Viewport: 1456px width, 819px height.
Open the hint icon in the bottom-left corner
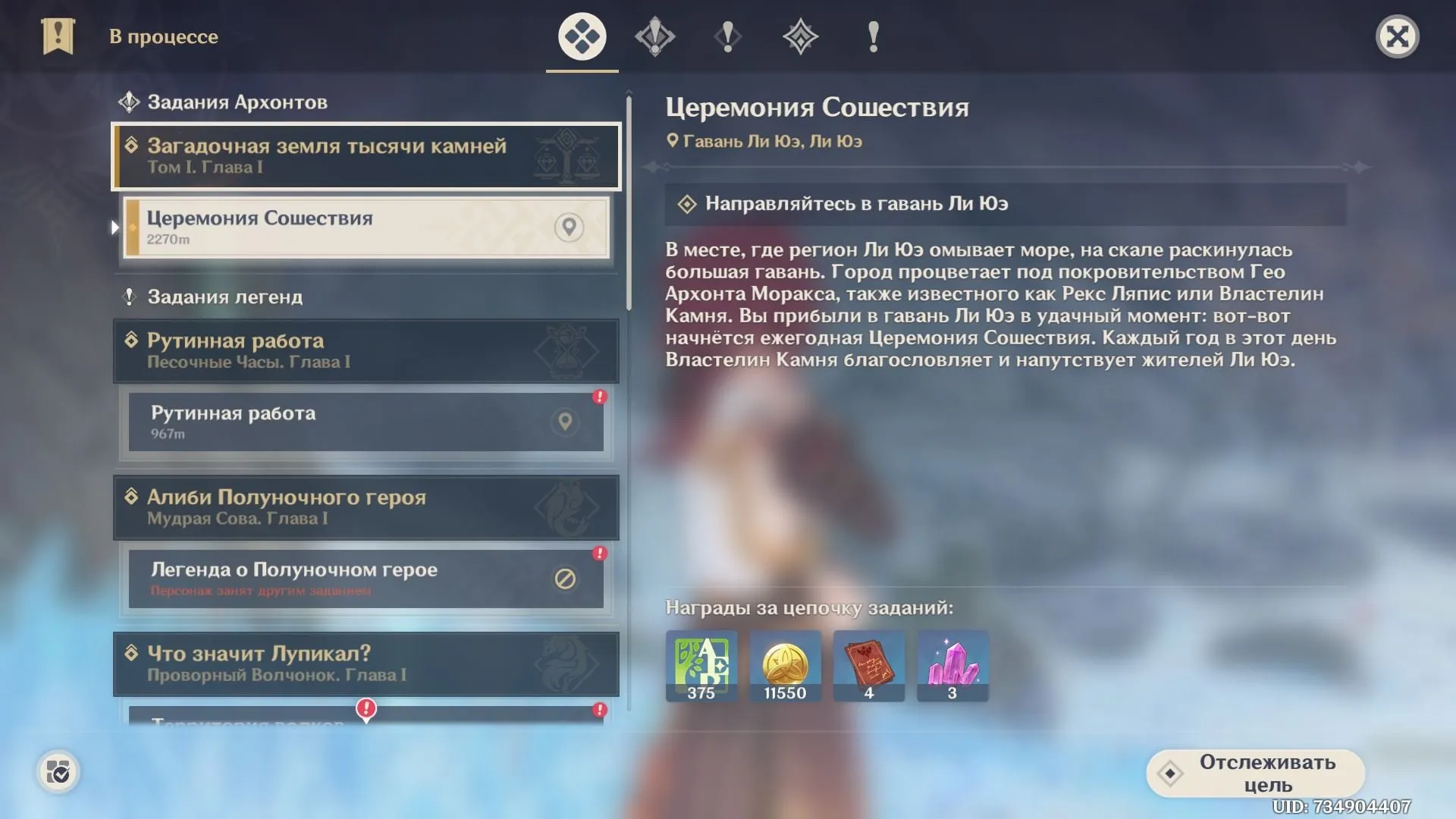58,771
